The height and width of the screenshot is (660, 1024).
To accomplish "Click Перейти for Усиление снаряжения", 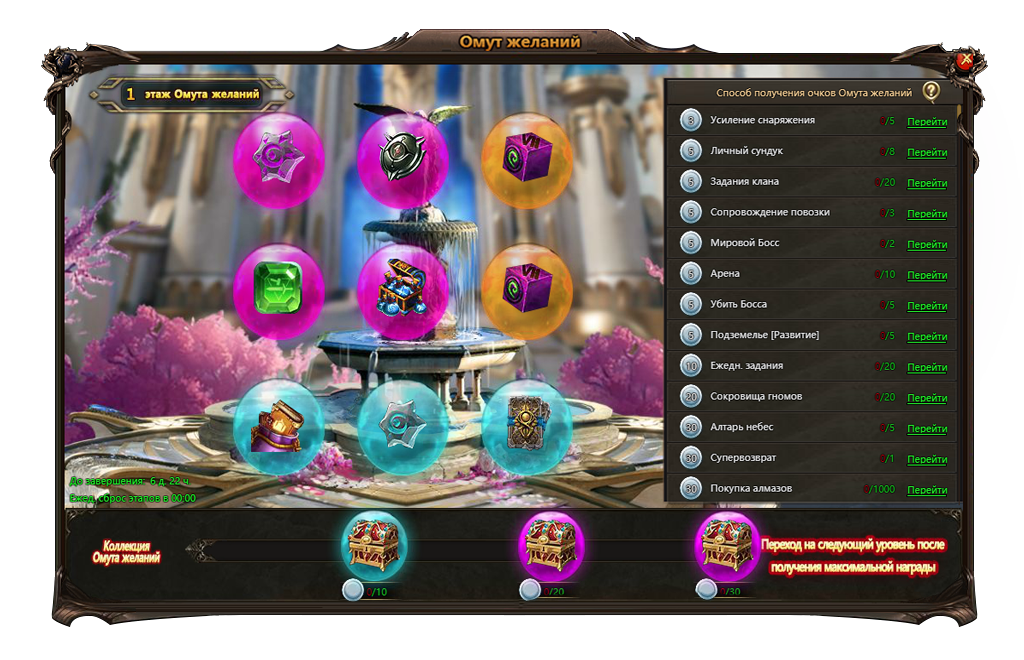I will click(x=927, y=122).
